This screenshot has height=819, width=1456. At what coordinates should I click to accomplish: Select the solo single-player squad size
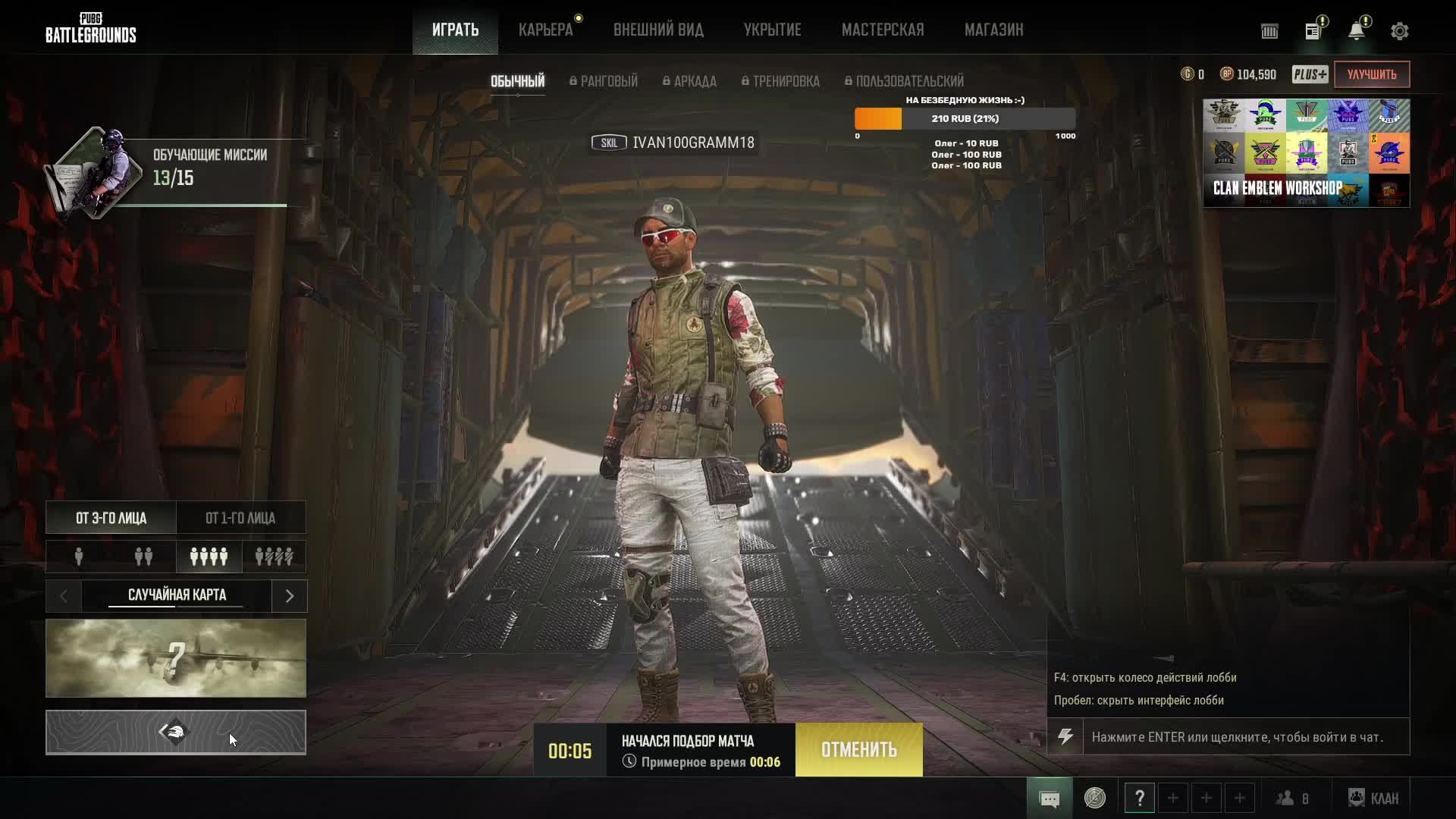click(79, 557)
